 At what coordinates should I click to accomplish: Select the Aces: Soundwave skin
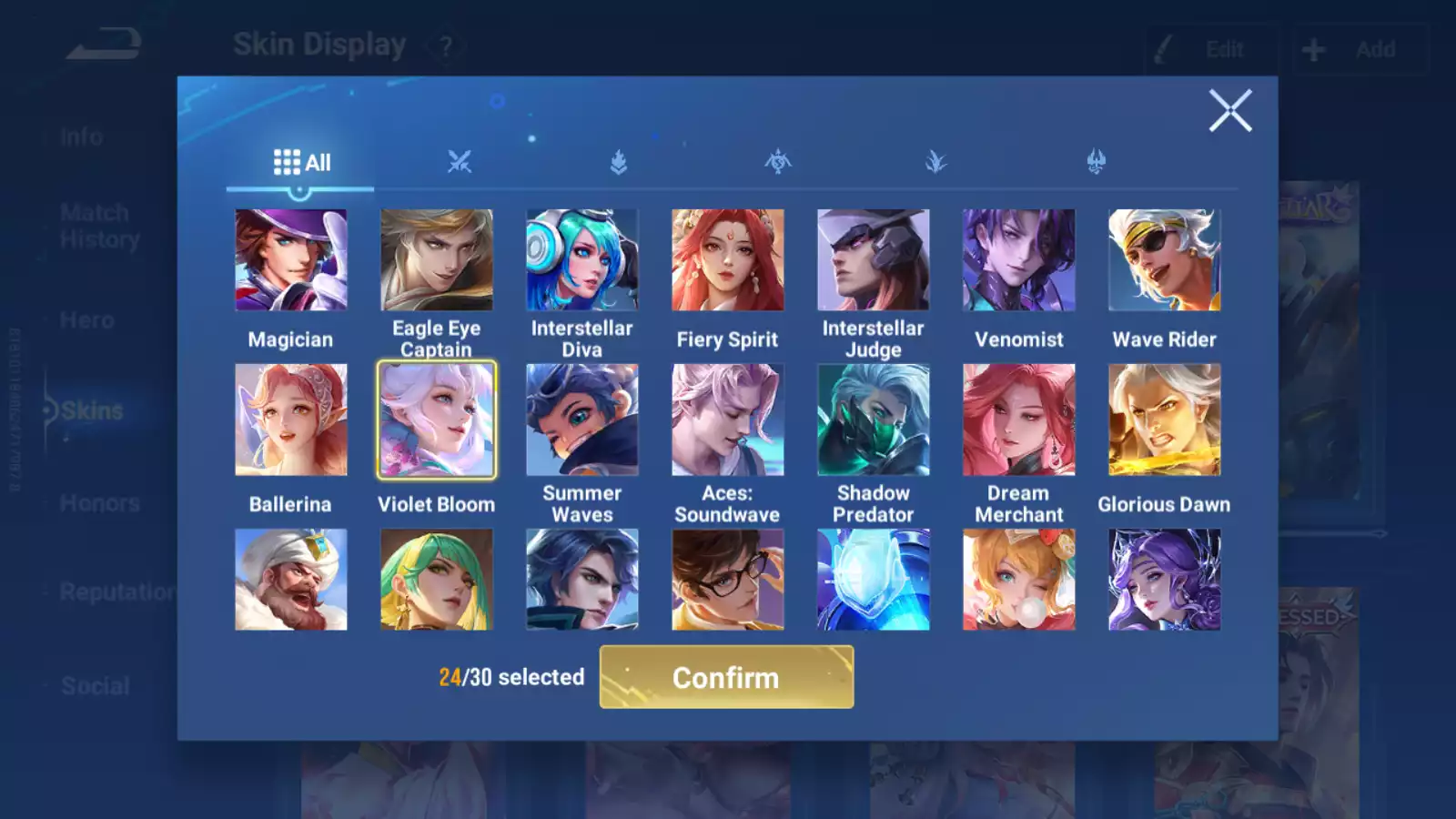click(x=727, y=420)
